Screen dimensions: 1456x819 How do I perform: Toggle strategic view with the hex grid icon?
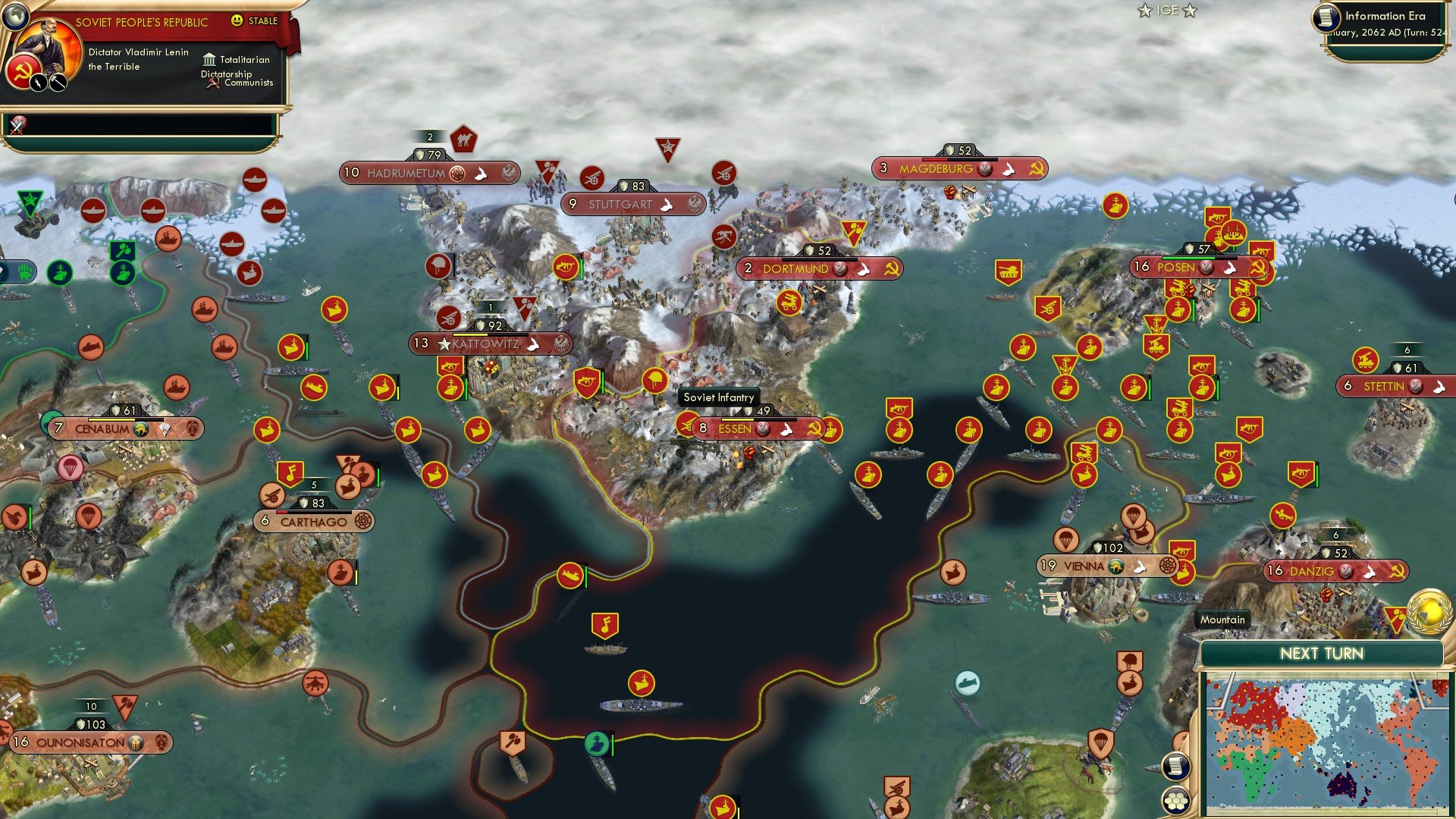[1176, 801]
